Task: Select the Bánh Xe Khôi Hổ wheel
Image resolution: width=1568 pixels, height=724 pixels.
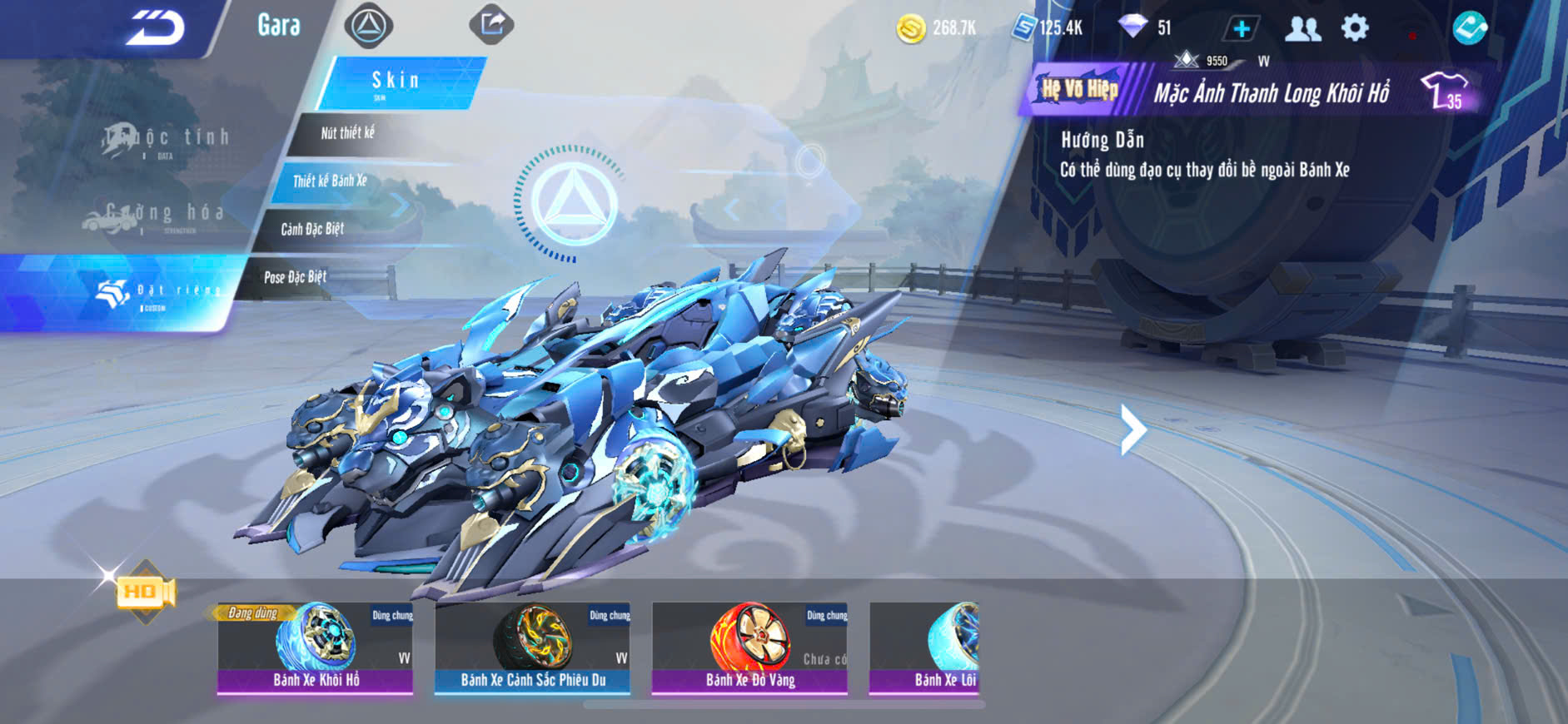Action: click(x=316, y=647)
